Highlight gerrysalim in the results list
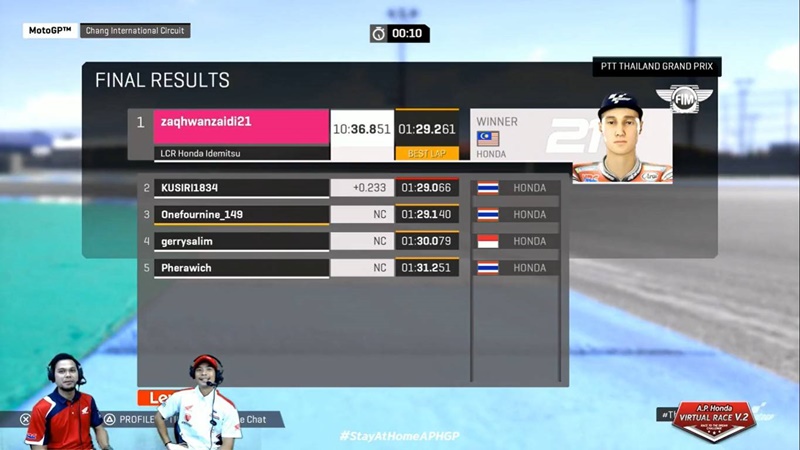This screenshot has width=800, height=450. pyautogui.click(x=241, y=241)
